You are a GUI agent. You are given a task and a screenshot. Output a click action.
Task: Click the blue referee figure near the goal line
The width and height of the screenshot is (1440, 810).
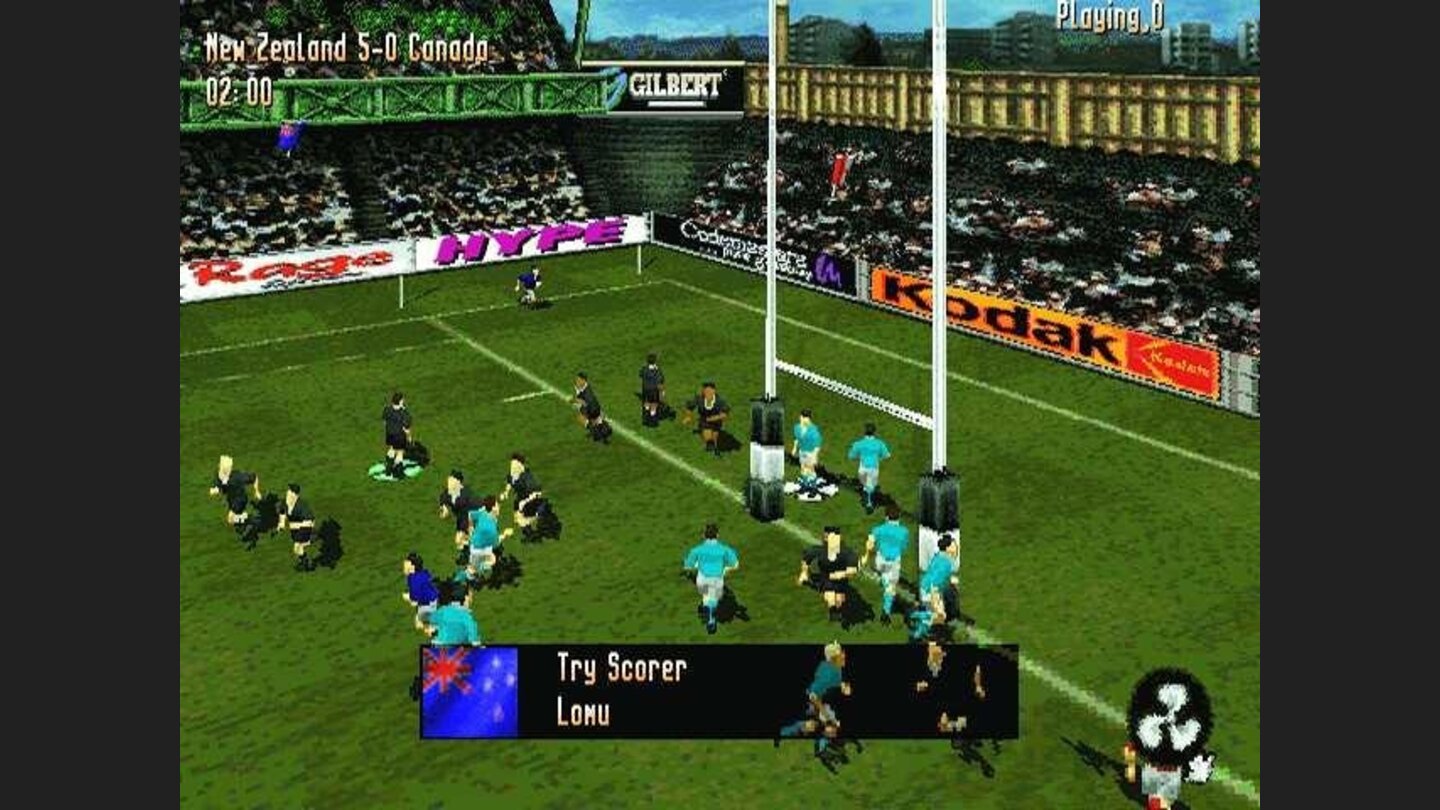coord(527,282)
